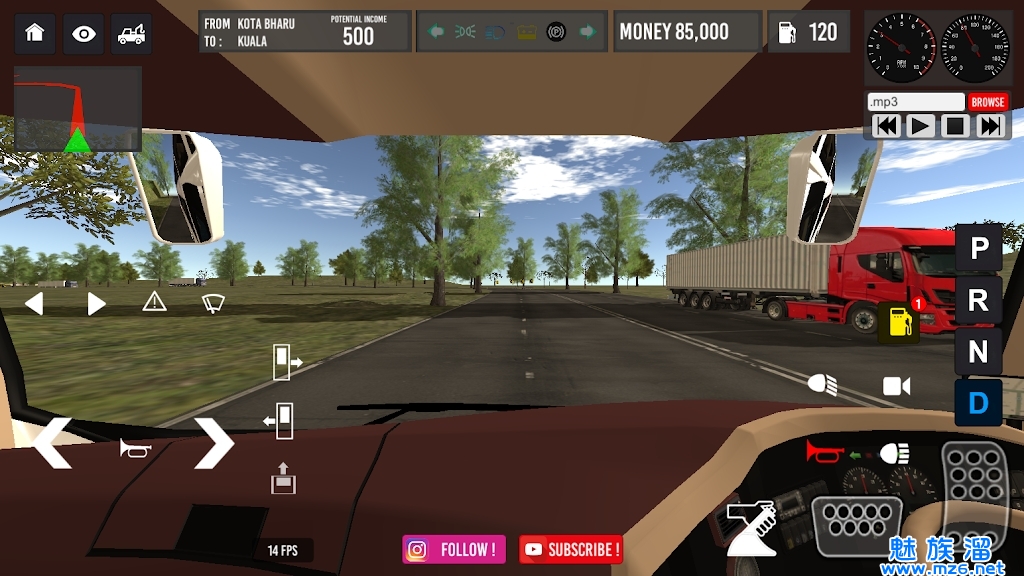
Task: Skip to the next music track
Action: click(x=990, y=126)
